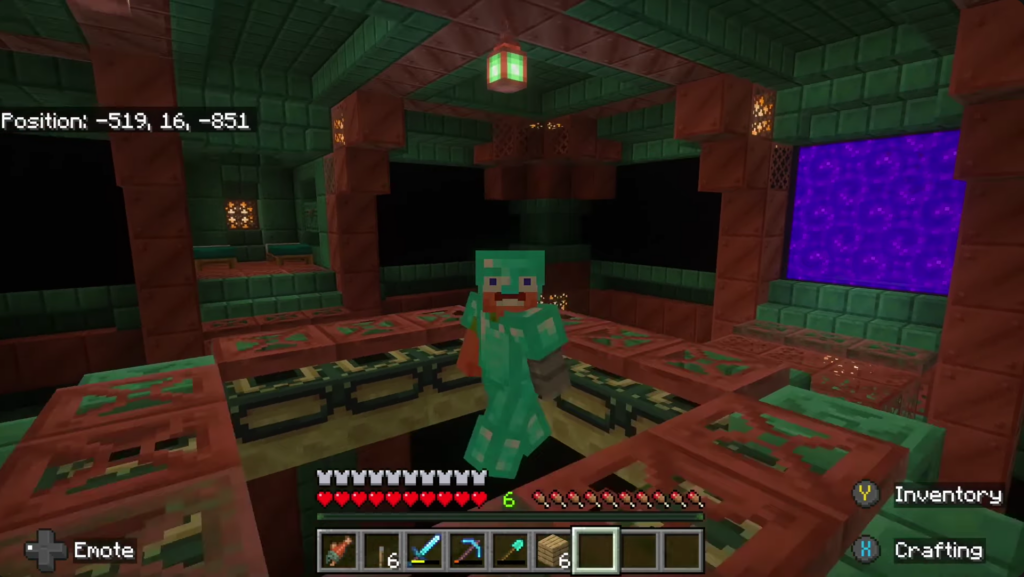Click the highlighted empty hotbar slot
Screen dimensions: 1024x577
pyautogui.click(x=596, y=551)
